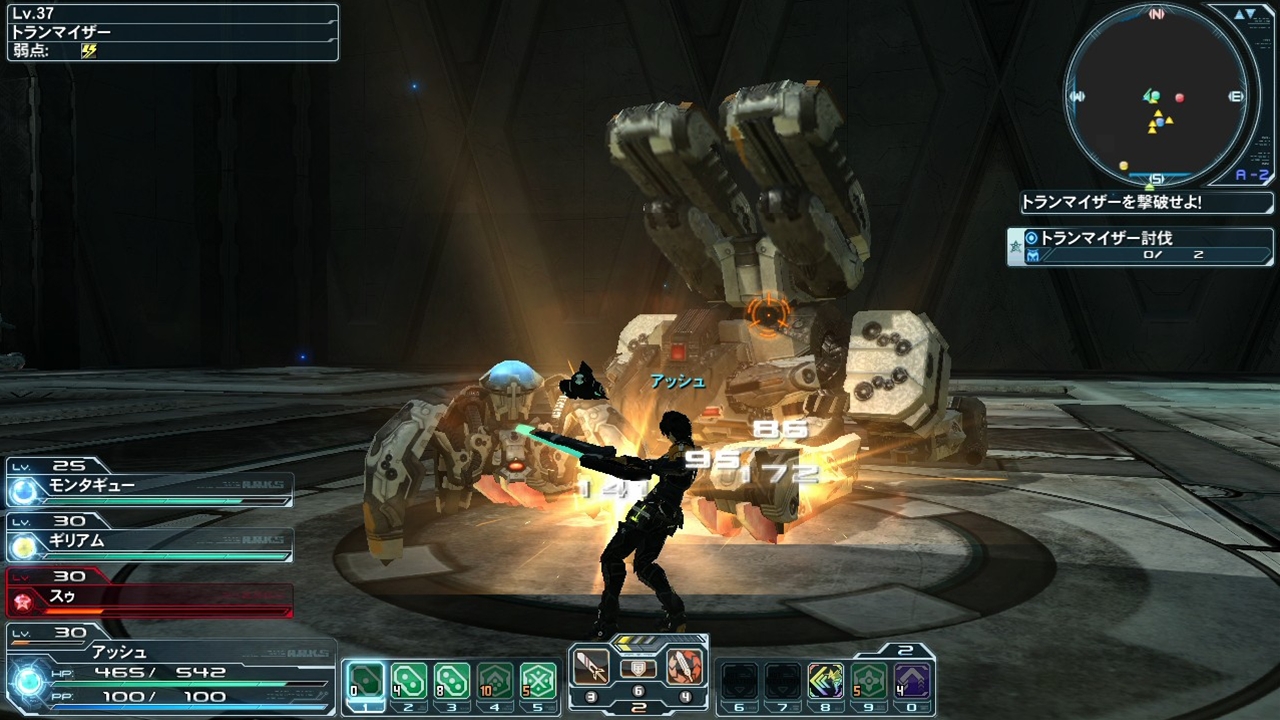Select party member モンタギュー

pyautogui.click(x=150, y=485)
